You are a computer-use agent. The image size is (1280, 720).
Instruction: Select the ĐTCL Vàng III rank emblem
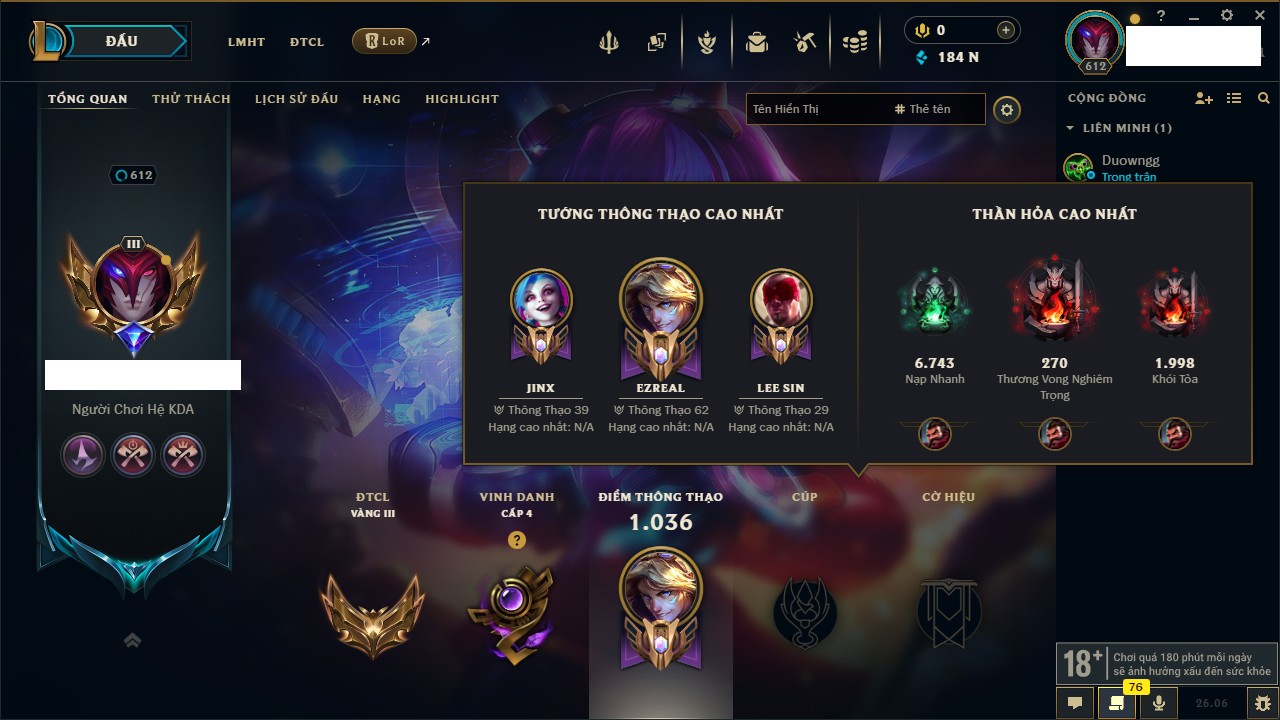[x=372, y=613]
